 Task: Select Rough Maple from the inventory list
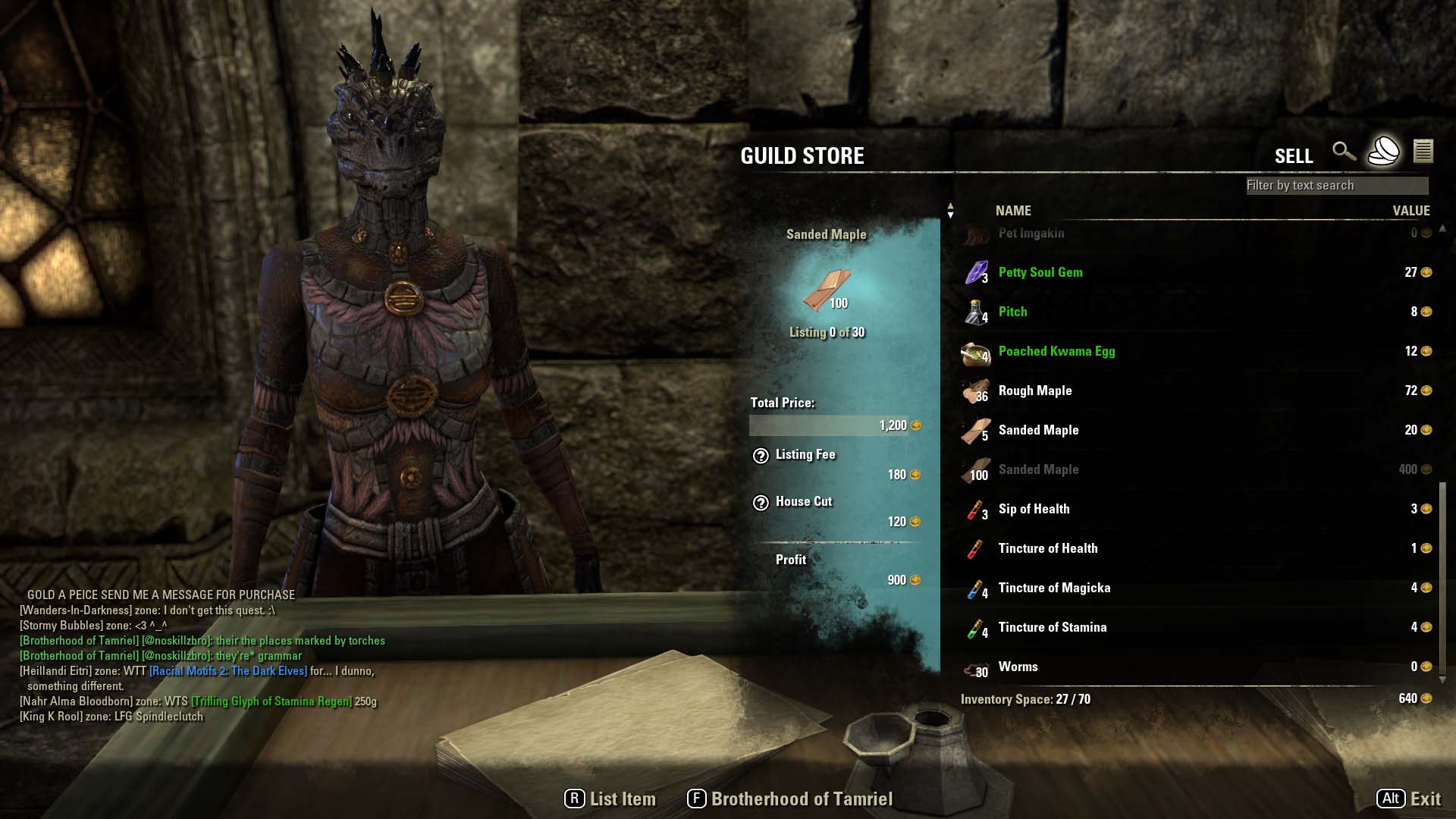pyautogui.click(x=1035, y=391)
